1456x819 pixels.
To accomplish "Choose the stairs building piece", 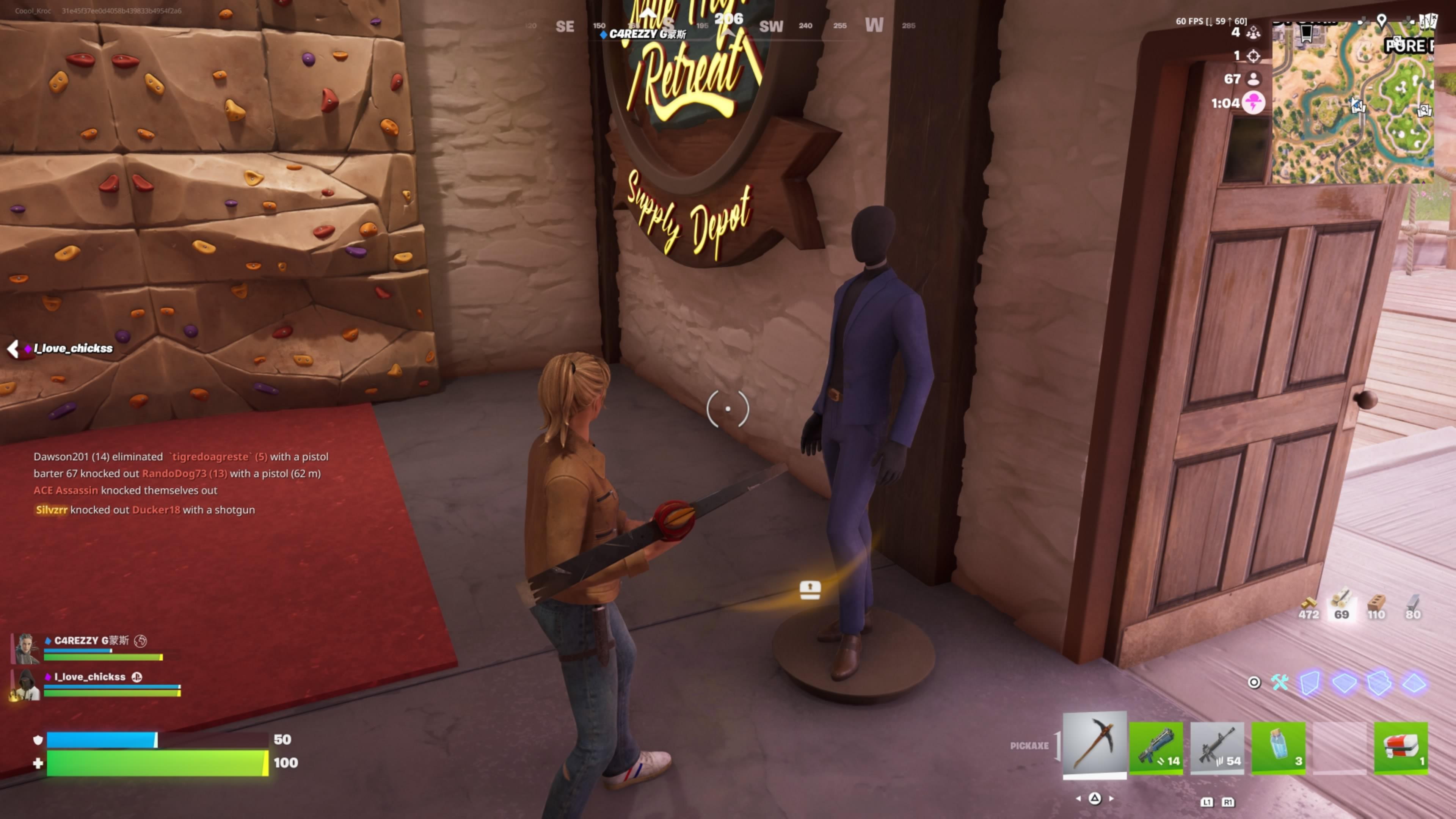I will pos(1379,683).
